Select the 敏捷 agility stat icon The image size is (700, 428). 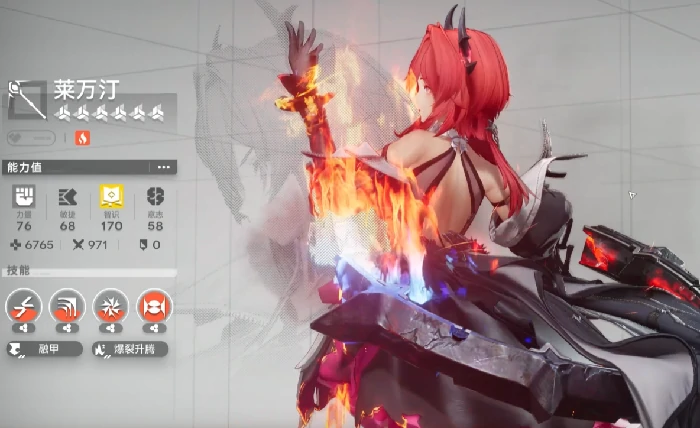click(x=67, y=196)
